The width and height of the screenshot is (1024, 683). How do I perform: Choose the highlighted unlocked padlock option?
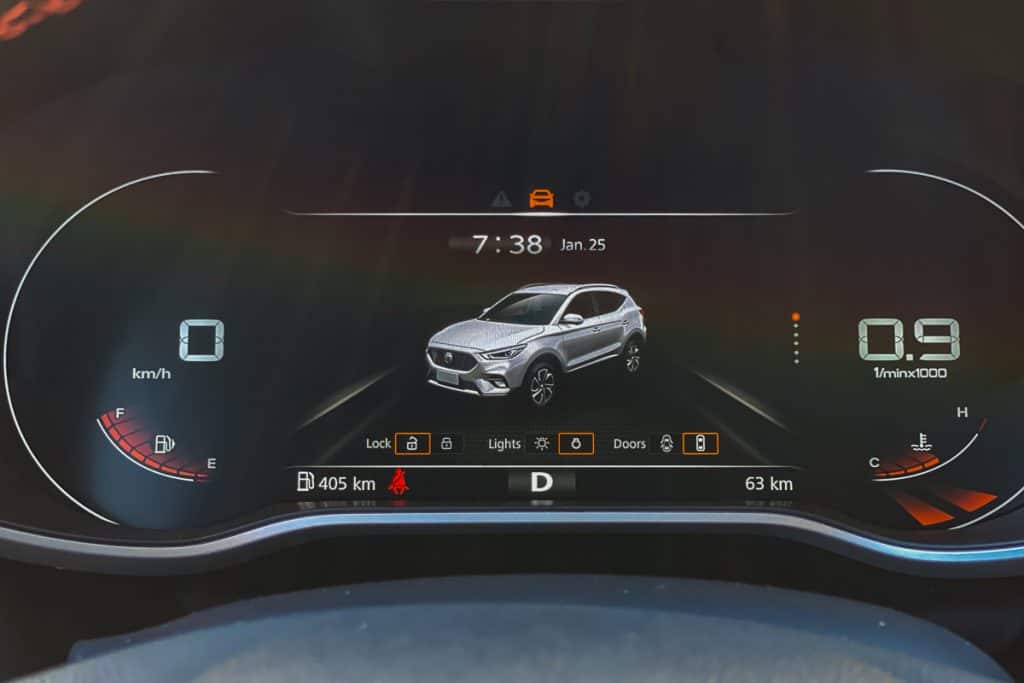click(x=412, y=443)
